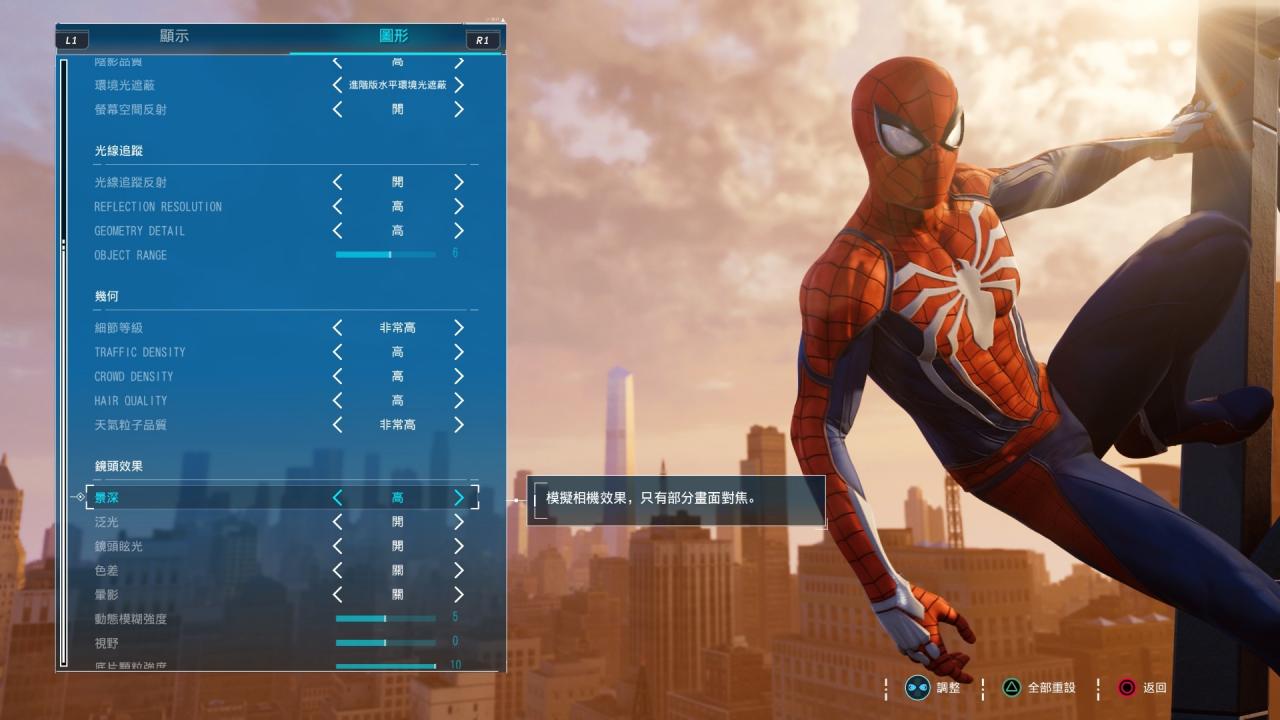1280x720 pixels.
Task: Set the OBJECT RANGE slider
Action: [390, 255]
